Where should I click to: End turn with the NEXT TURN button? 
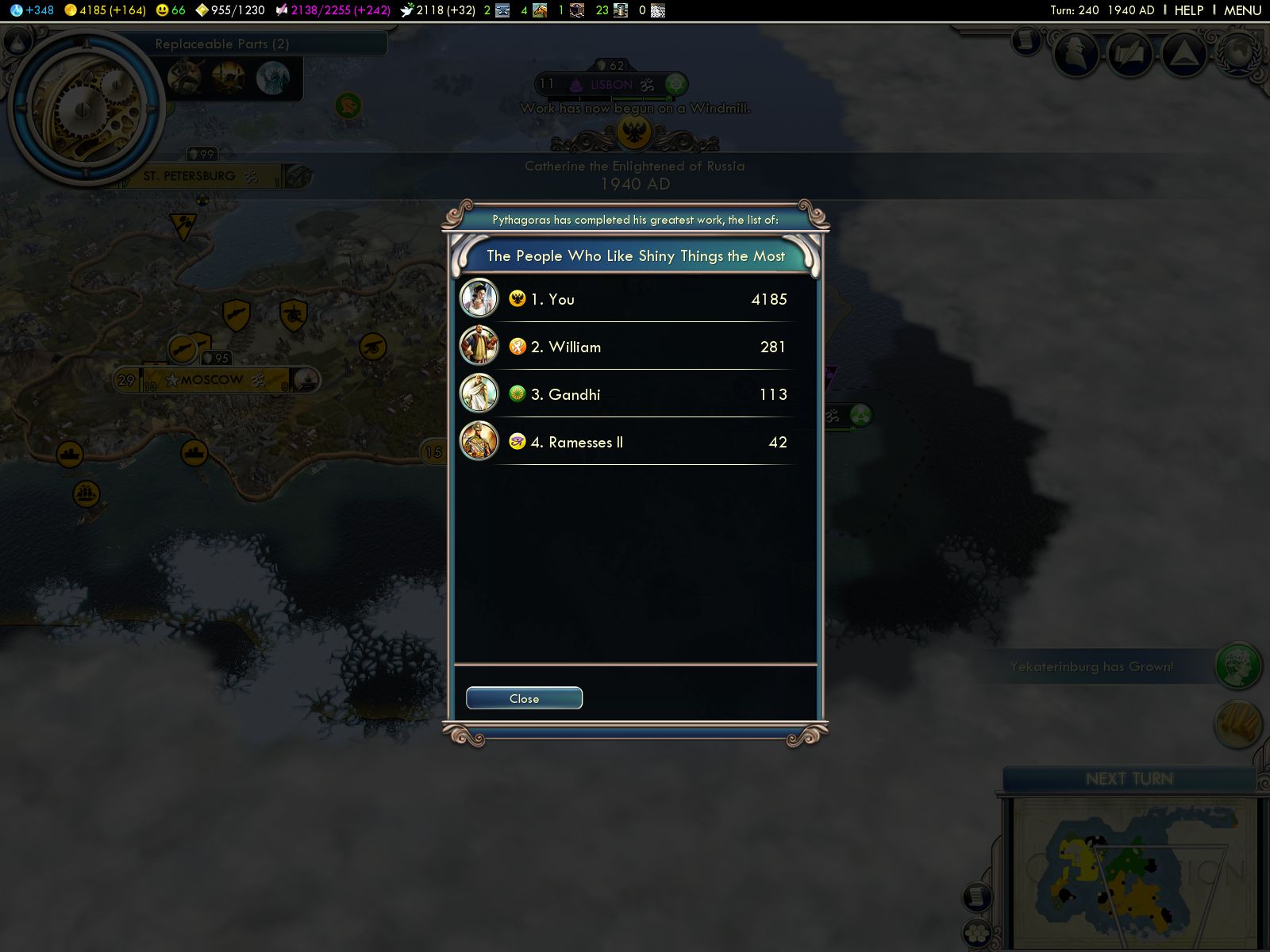[1129, 779]
